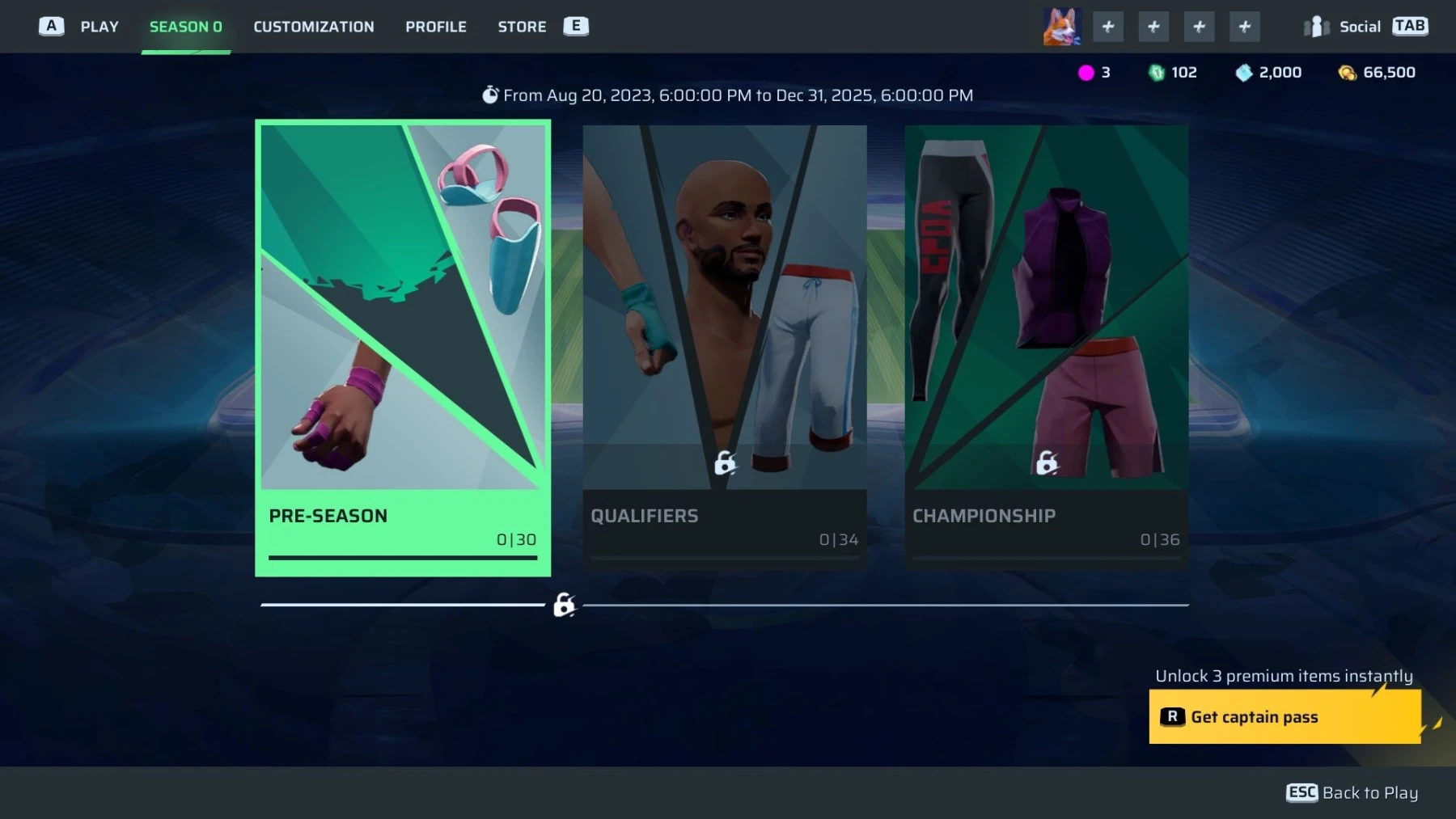Select the SEASON 0 tab

tap(186, 26)
